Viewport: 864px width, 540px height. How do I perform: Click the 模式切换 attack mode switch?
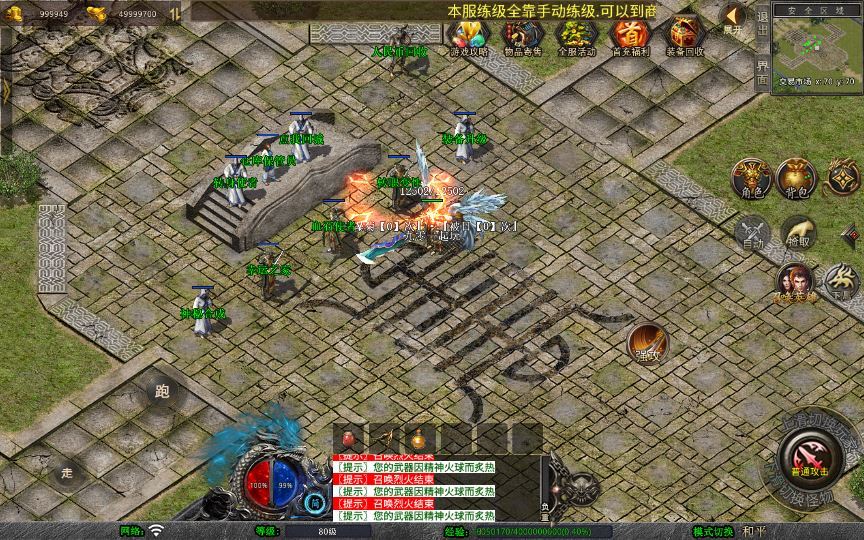(x=714, y=531)
